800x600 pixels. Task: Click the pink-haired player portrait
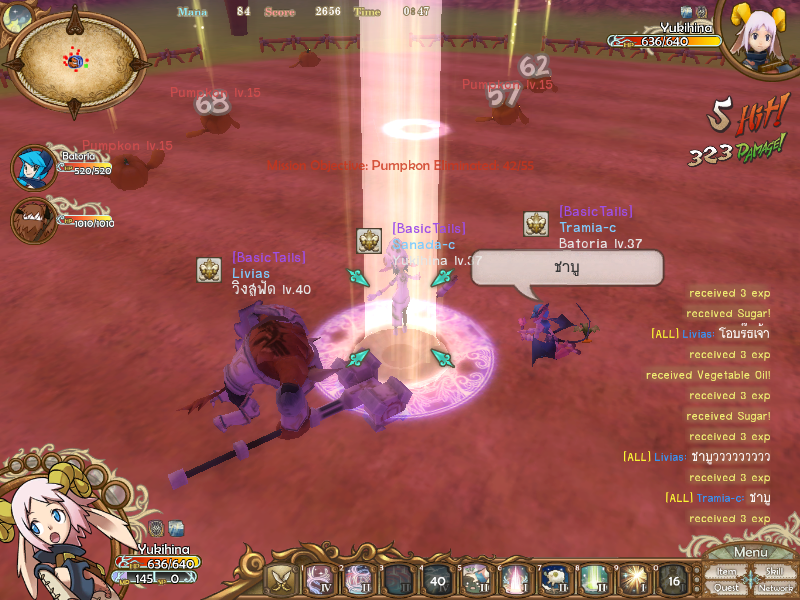tap(50, 535)
